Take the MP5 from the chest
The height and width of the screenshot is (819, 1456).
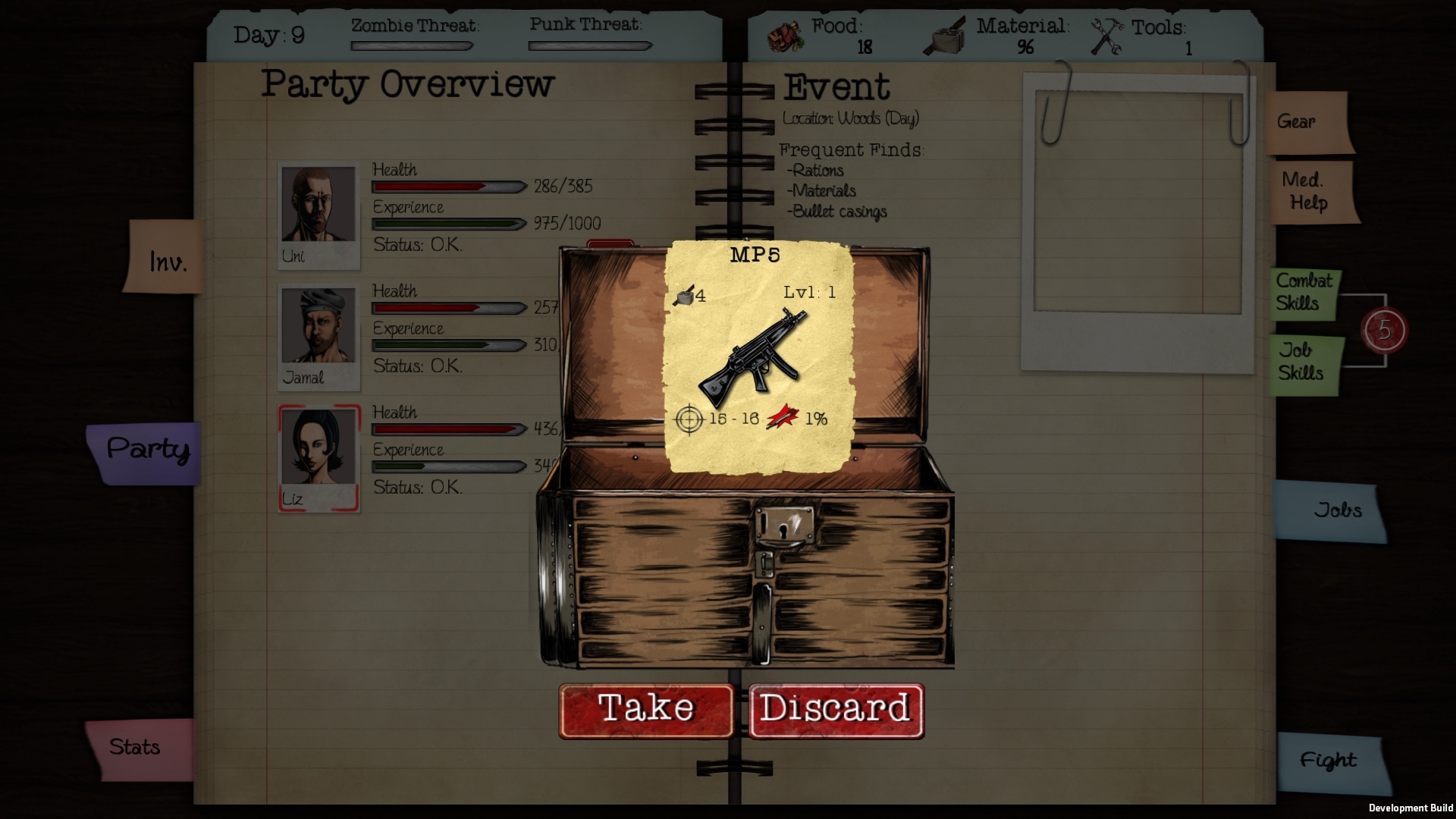[x=646, y=710]
